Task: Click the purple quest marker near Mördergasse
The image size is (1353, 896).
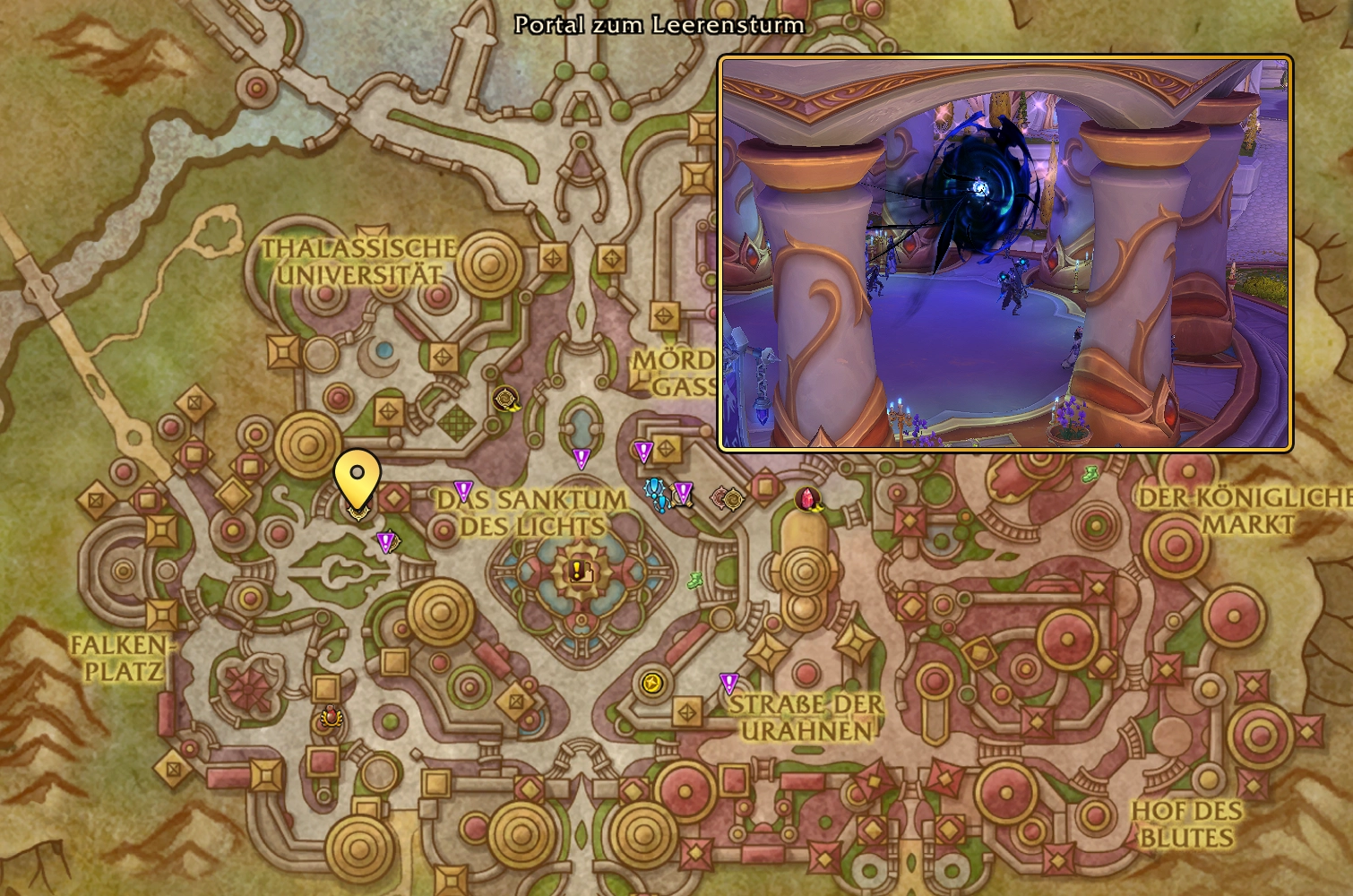Action: [642, 448]
